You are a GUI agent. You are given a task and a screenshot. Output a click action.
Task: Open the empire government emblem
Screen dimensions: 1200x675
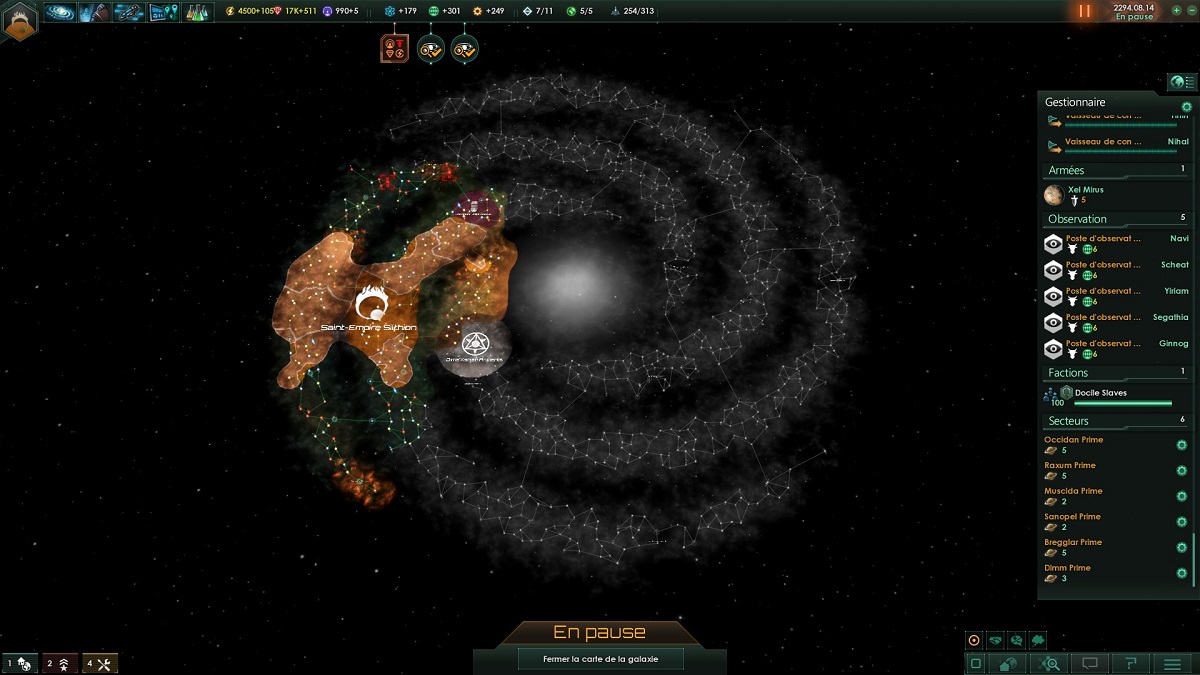click(20, 20)
